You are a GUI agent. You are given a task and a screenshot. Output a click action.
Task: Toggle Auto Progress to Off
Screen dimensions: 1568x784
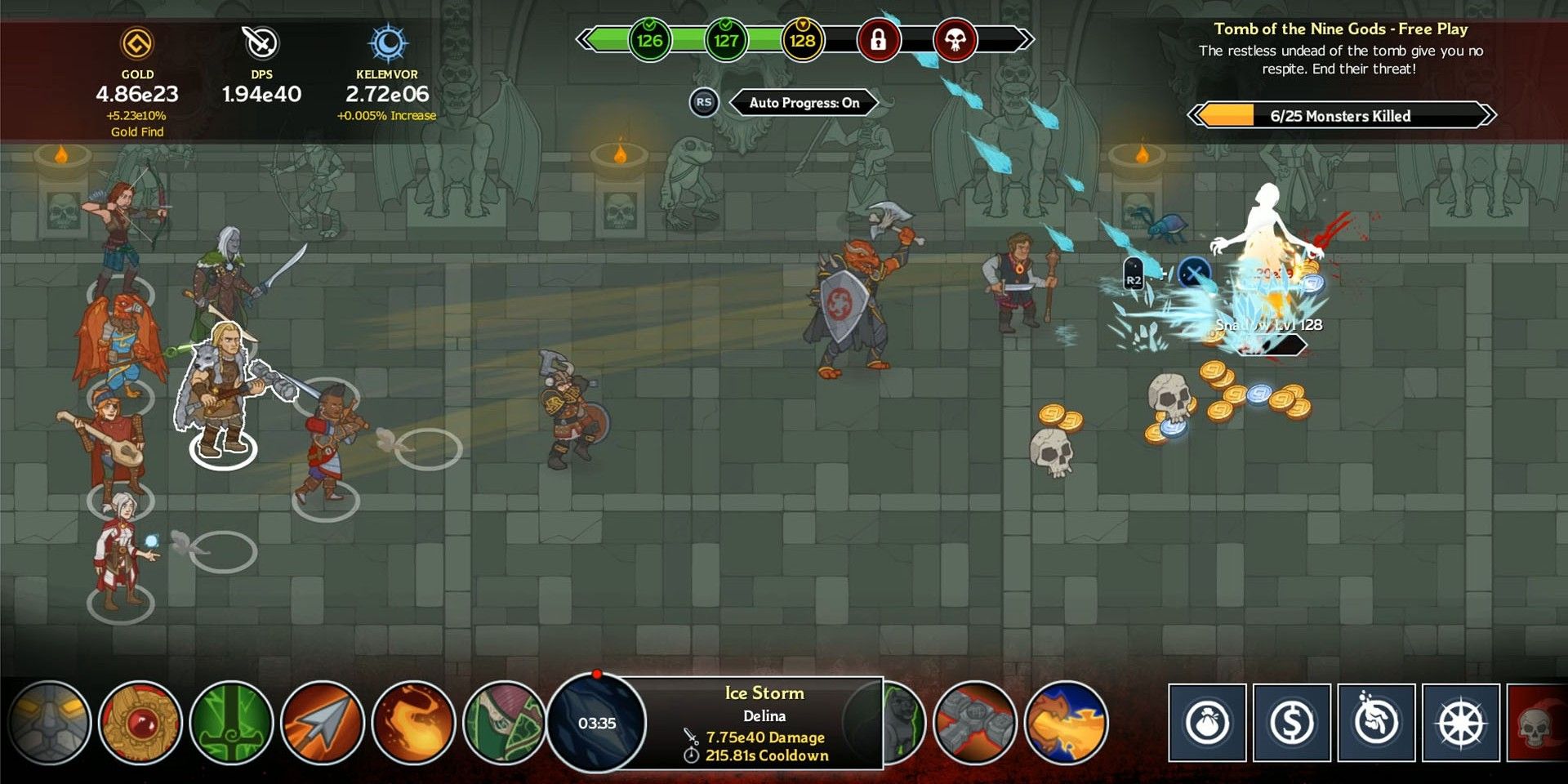tap(804, 102)
